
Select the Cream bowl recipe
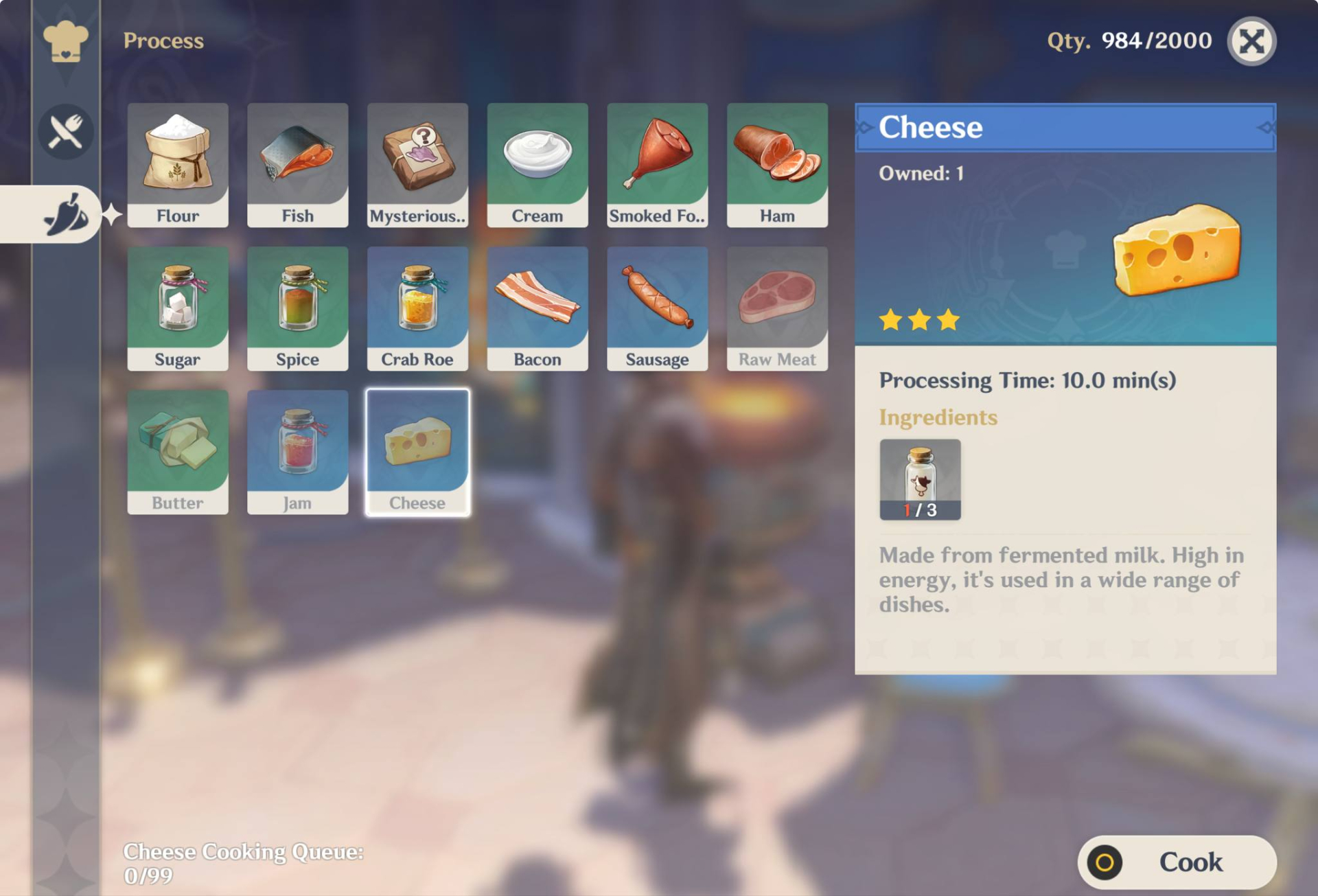tap(537, 165)
